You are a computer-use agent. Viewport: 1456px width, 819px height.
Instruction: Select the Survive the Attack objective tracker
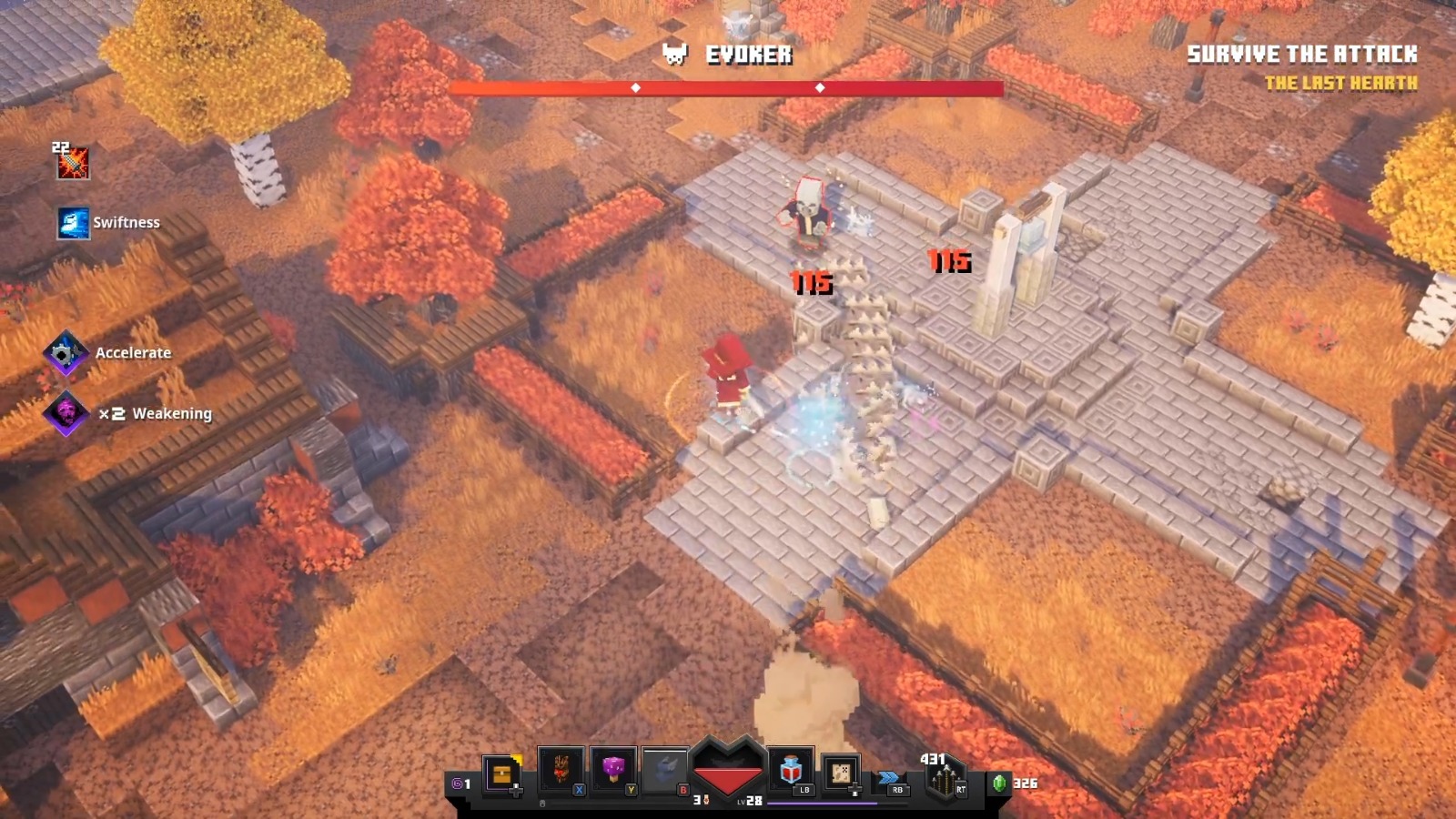[x=1301, y=55]
